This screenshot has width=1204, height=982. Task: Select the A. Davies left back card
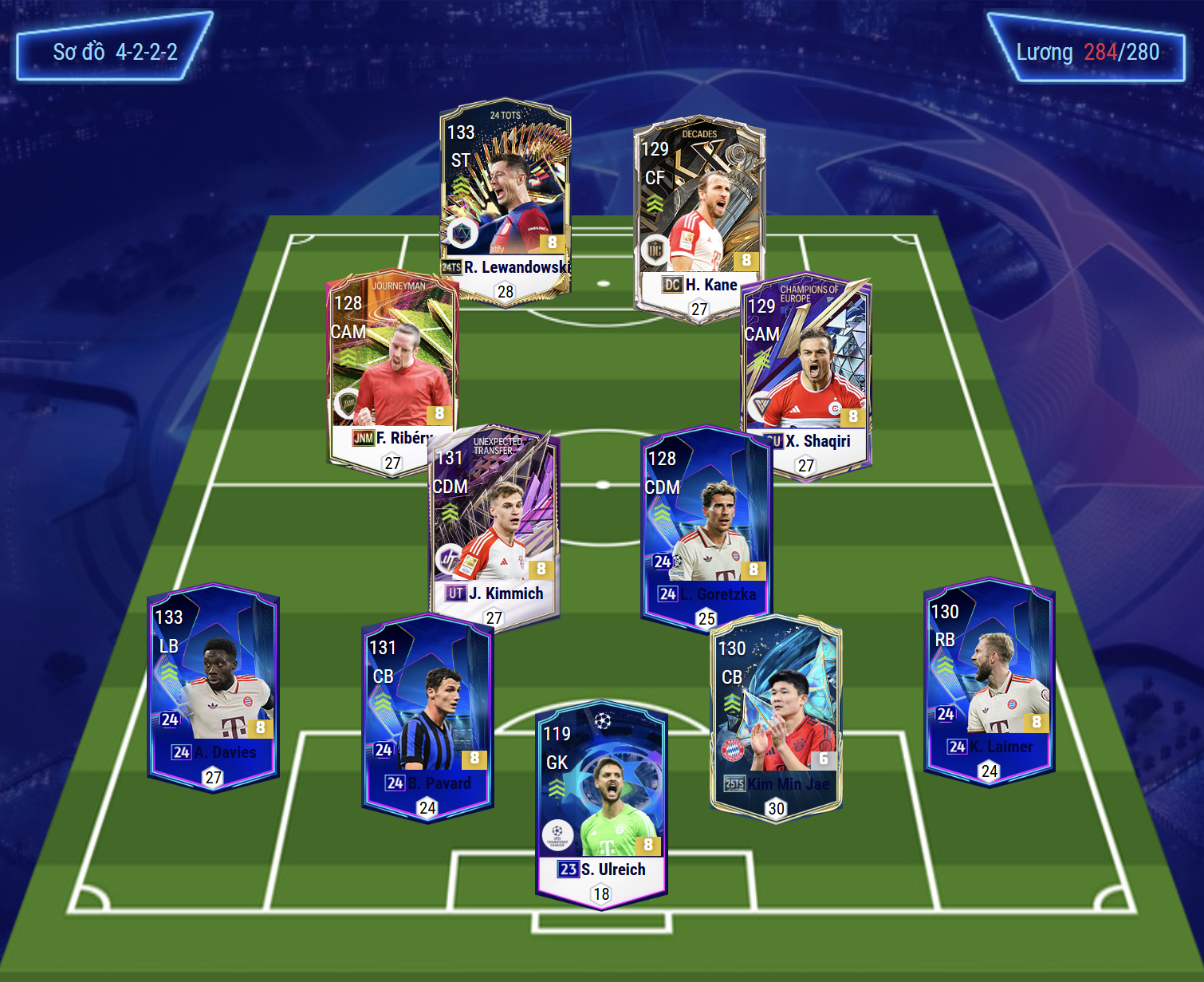pyautogui.click(x=213, y=686)
